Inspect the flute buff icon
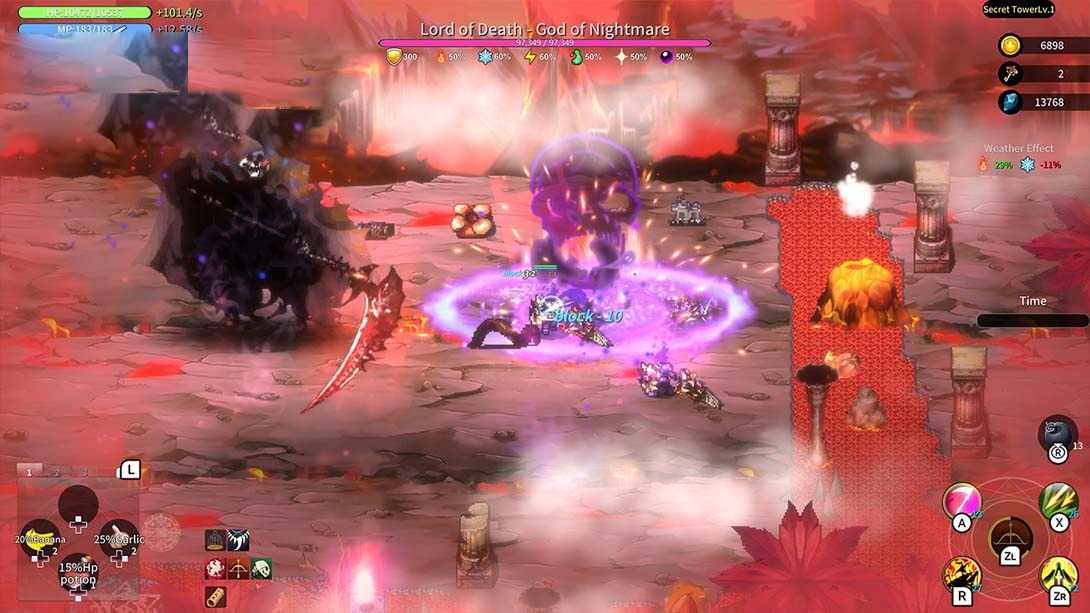 coord(215,597)
